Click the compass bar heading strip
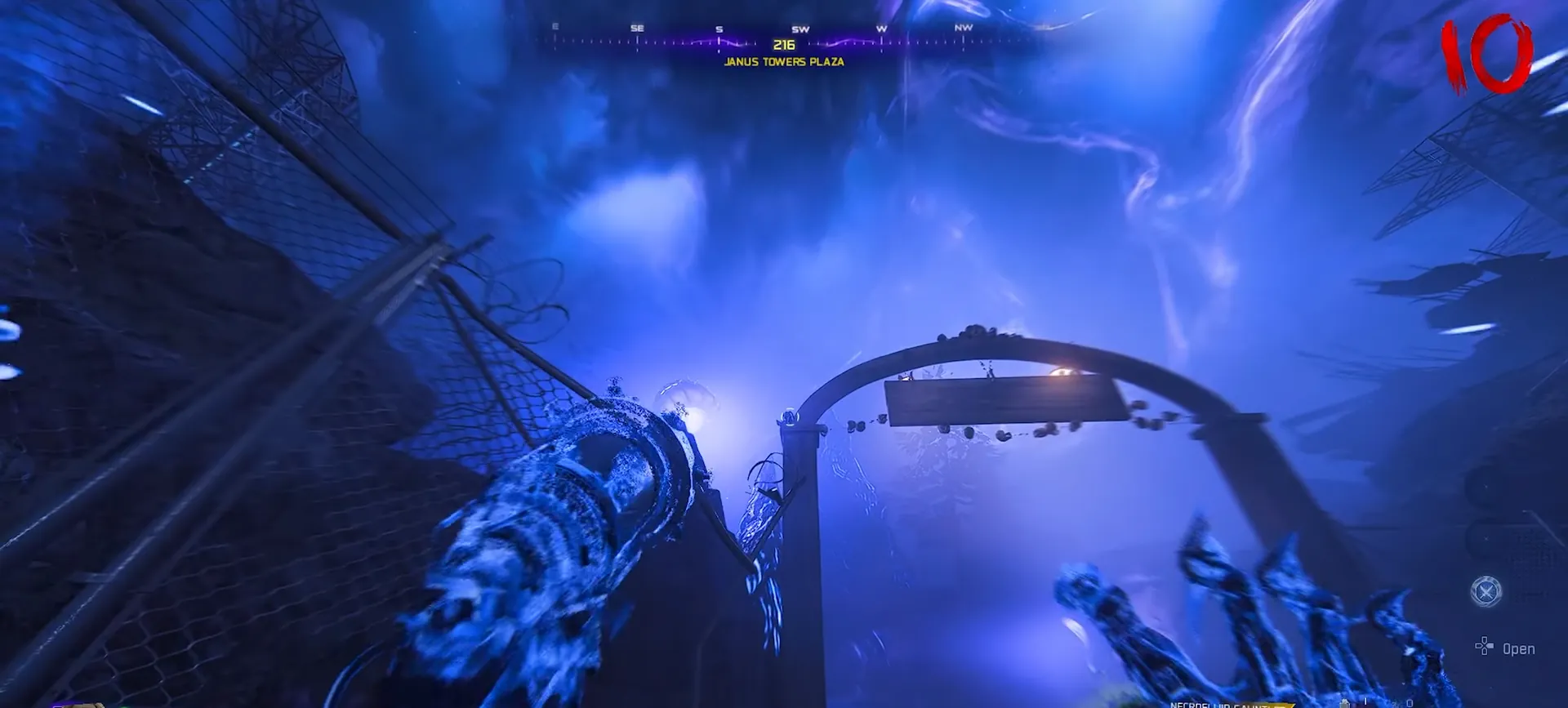1568x708 pixels. [x=784, y=38]
